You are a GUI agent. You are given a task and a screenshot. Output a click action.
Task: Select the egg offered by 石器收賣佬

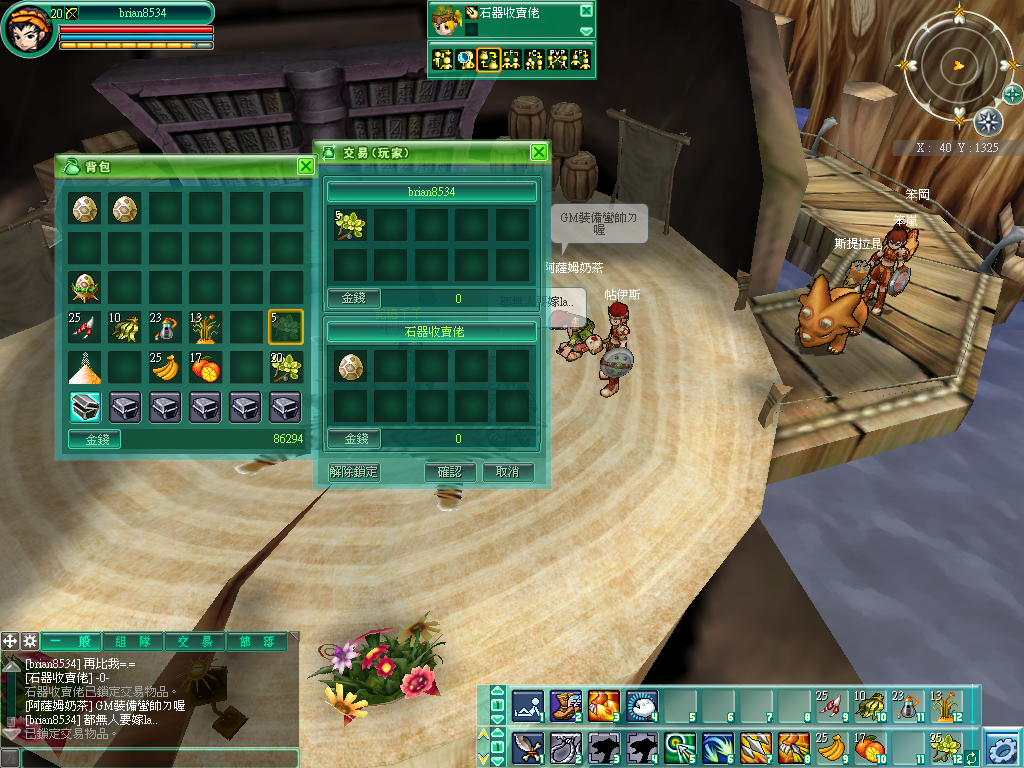coord(350,366)
